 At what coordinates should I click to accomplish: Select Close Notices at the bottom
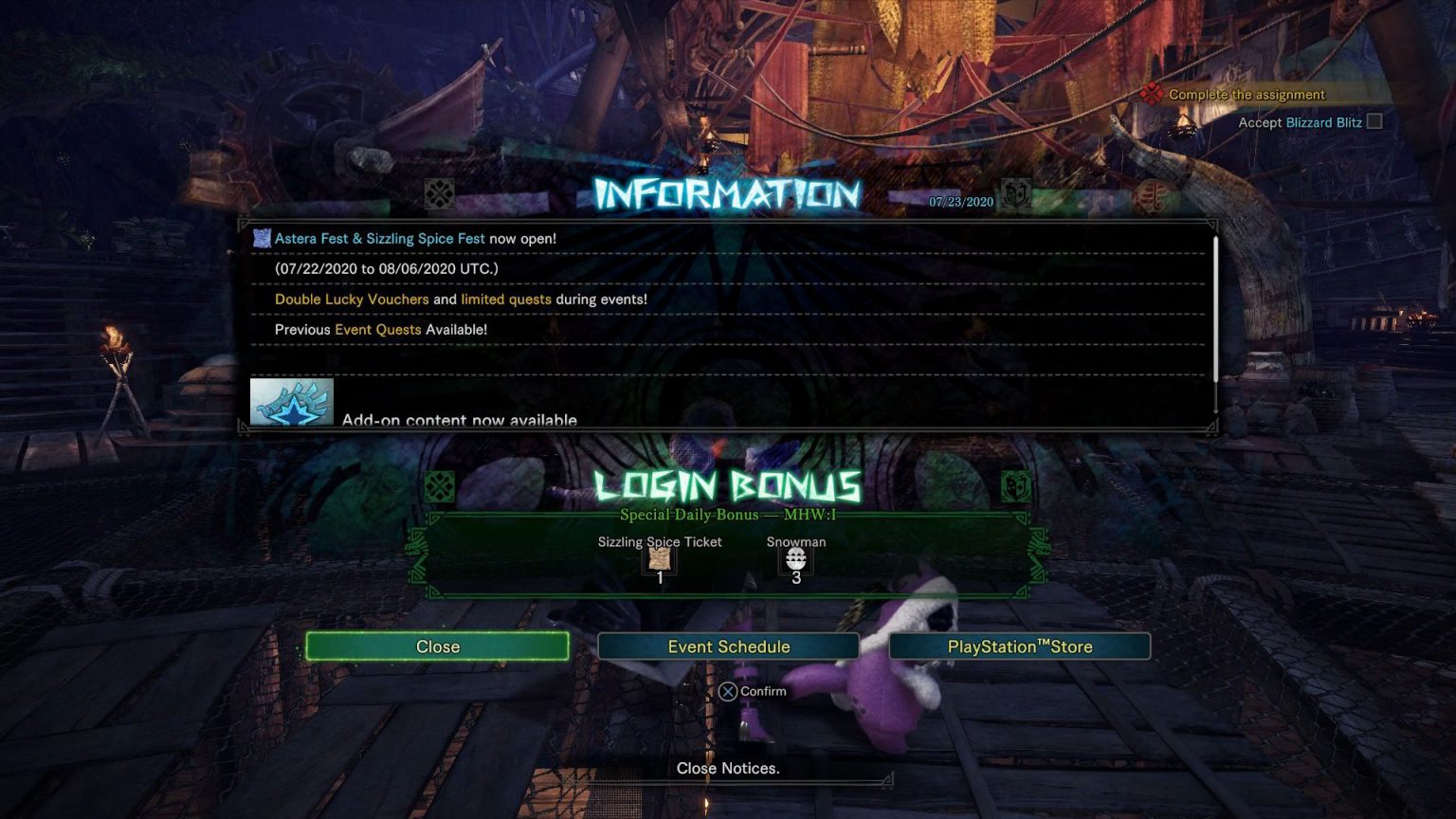click(728, 768)
